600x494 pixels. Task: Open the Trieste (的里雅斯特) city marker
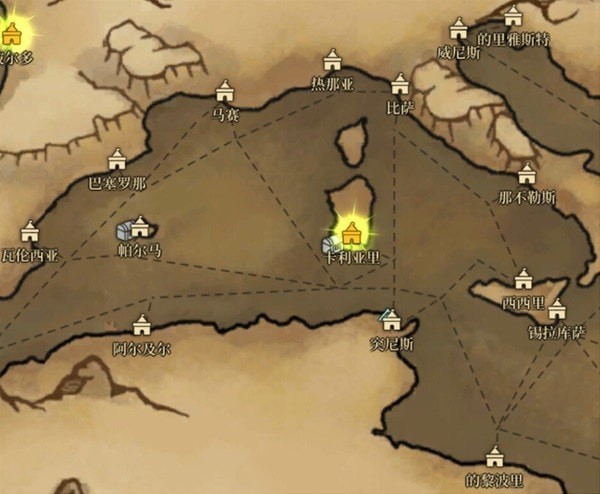coord(513,17)
